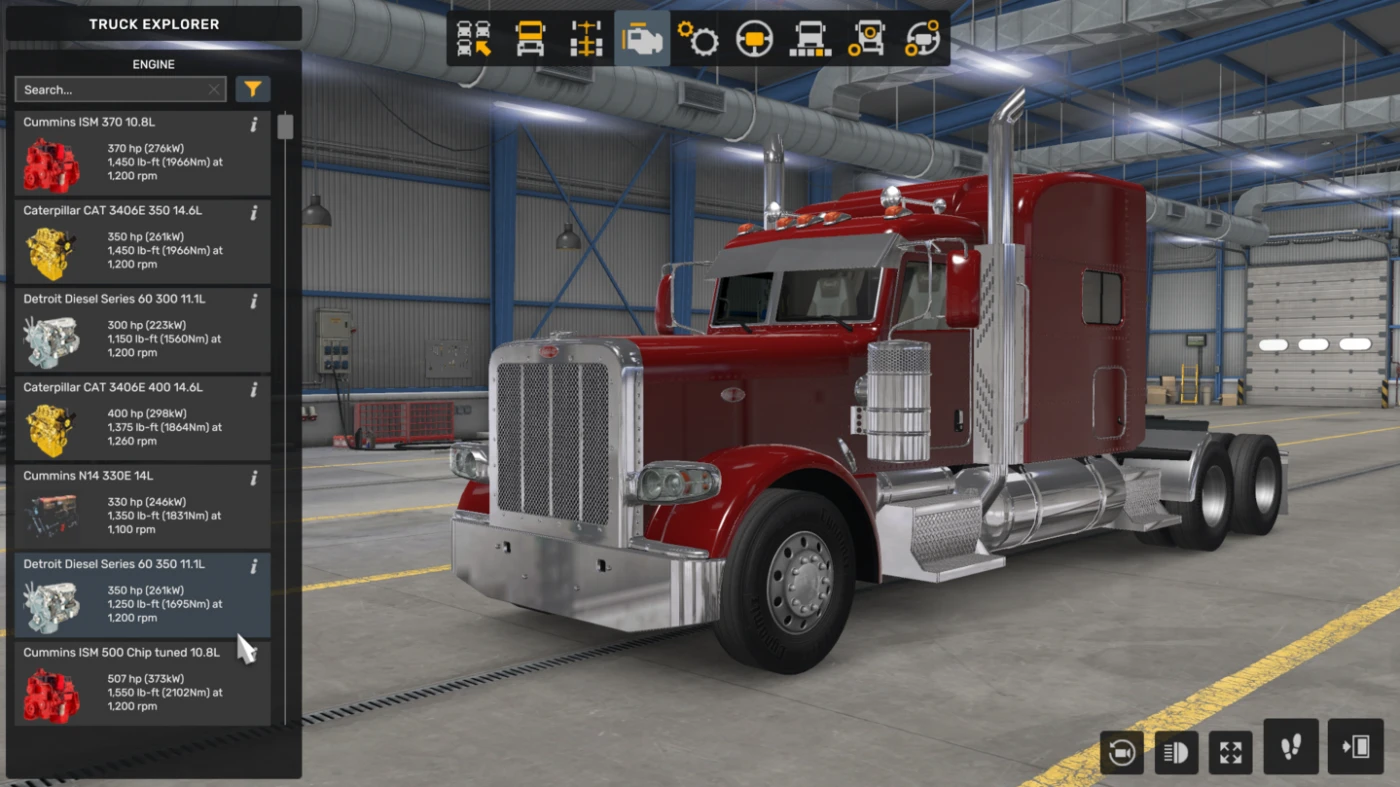Open the chassis and axle configurator
Image resolution: width=1400 pixels, height=787 pixels.
(x=585, y=37)
